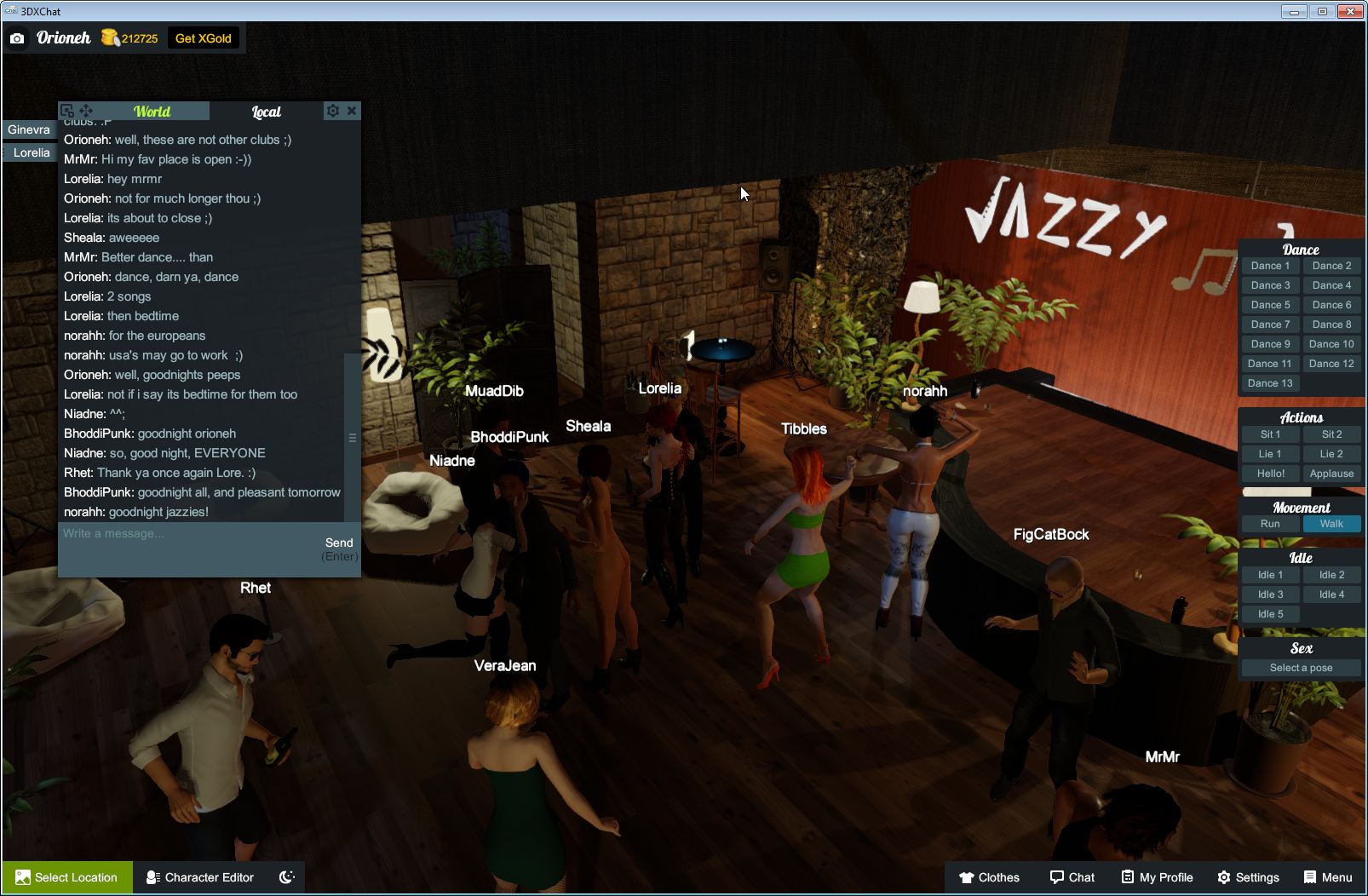
Task: Click the moon icon next to Character Editor
Action: click(286, 877)
